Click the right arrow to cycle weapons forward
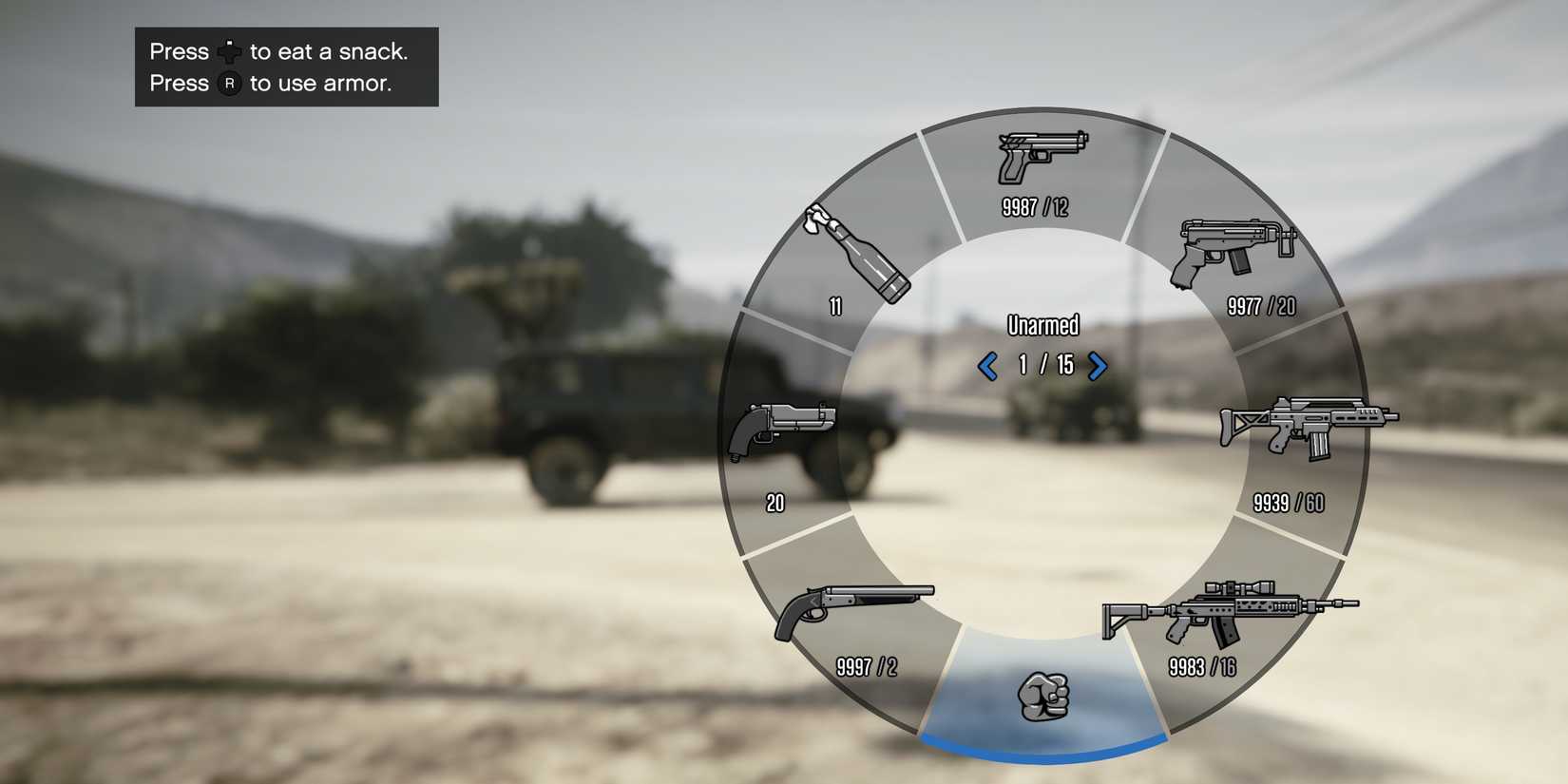Screen dimensions: 1568x784 pyautogui.click(x=1099, y=366)
